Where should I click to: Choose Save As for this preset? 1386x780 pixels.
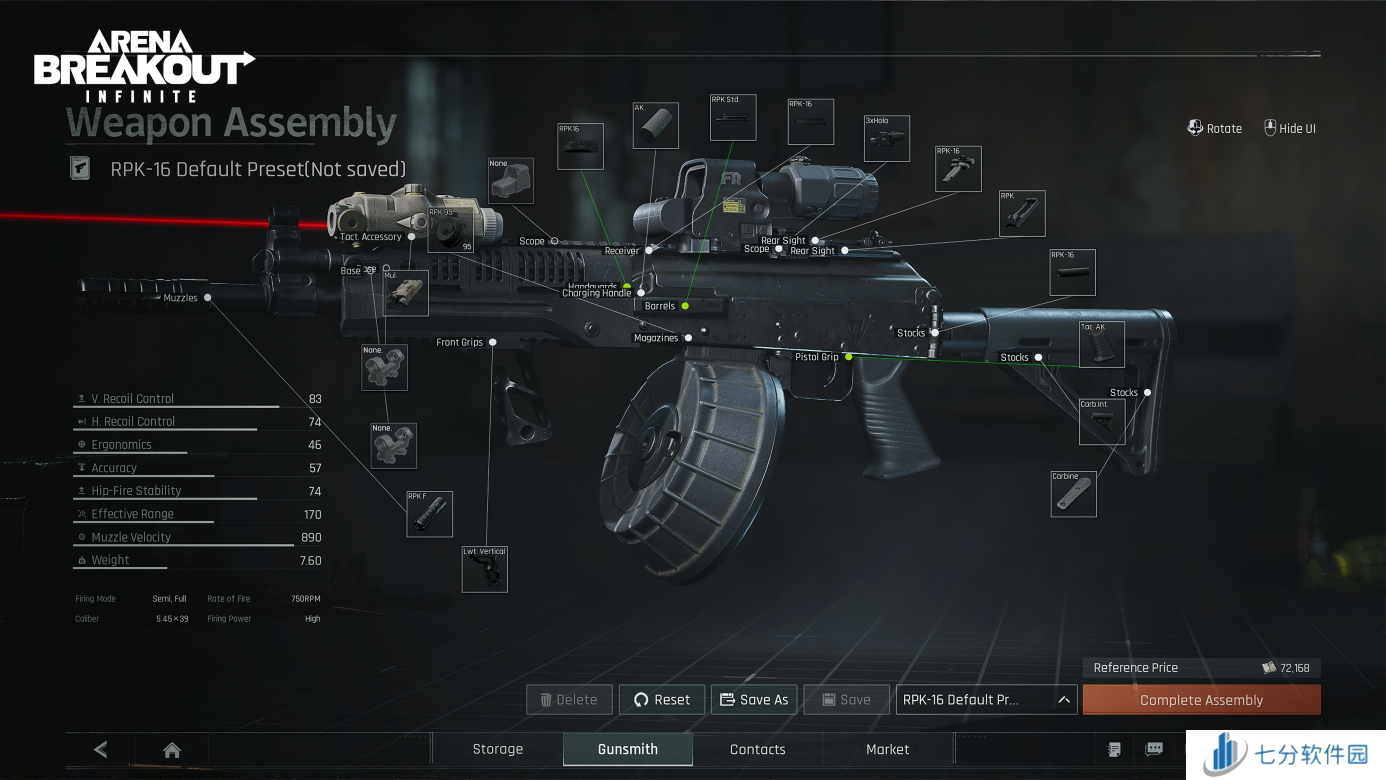point(753,700)
